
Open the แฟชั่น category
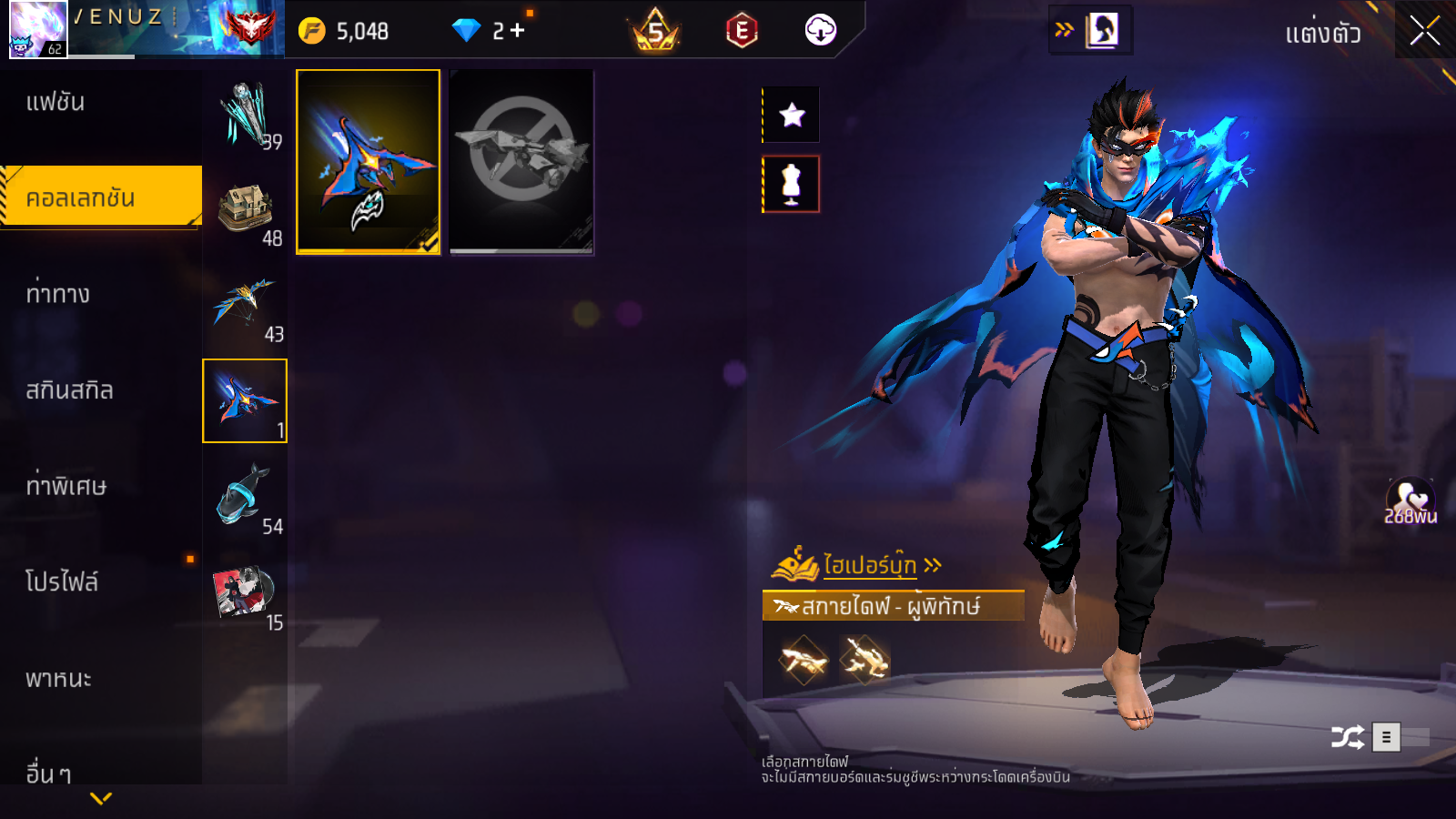pyautogui.click(x=56, y=102)
